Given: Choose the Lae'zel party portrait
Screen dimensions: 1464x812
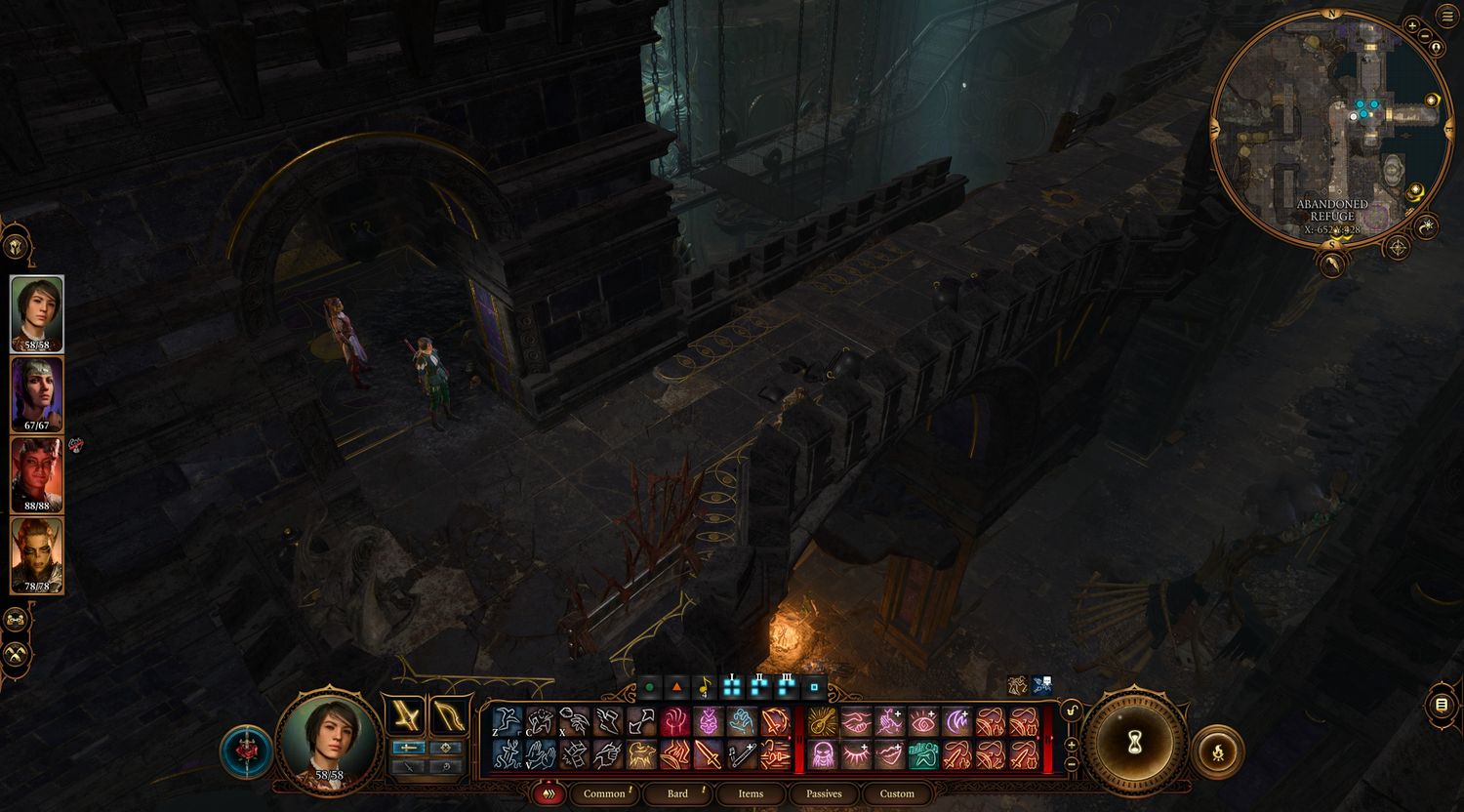Looking at the screenshot, I should pyautogui.click(x=37, y=555).
